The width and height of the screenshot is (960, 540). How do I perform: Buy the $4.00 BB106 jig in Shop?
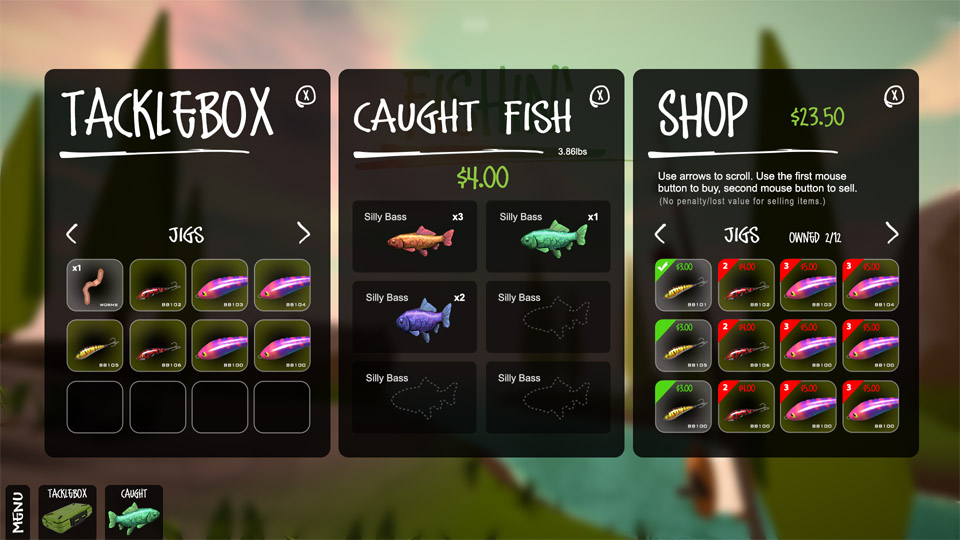(746, 346)
